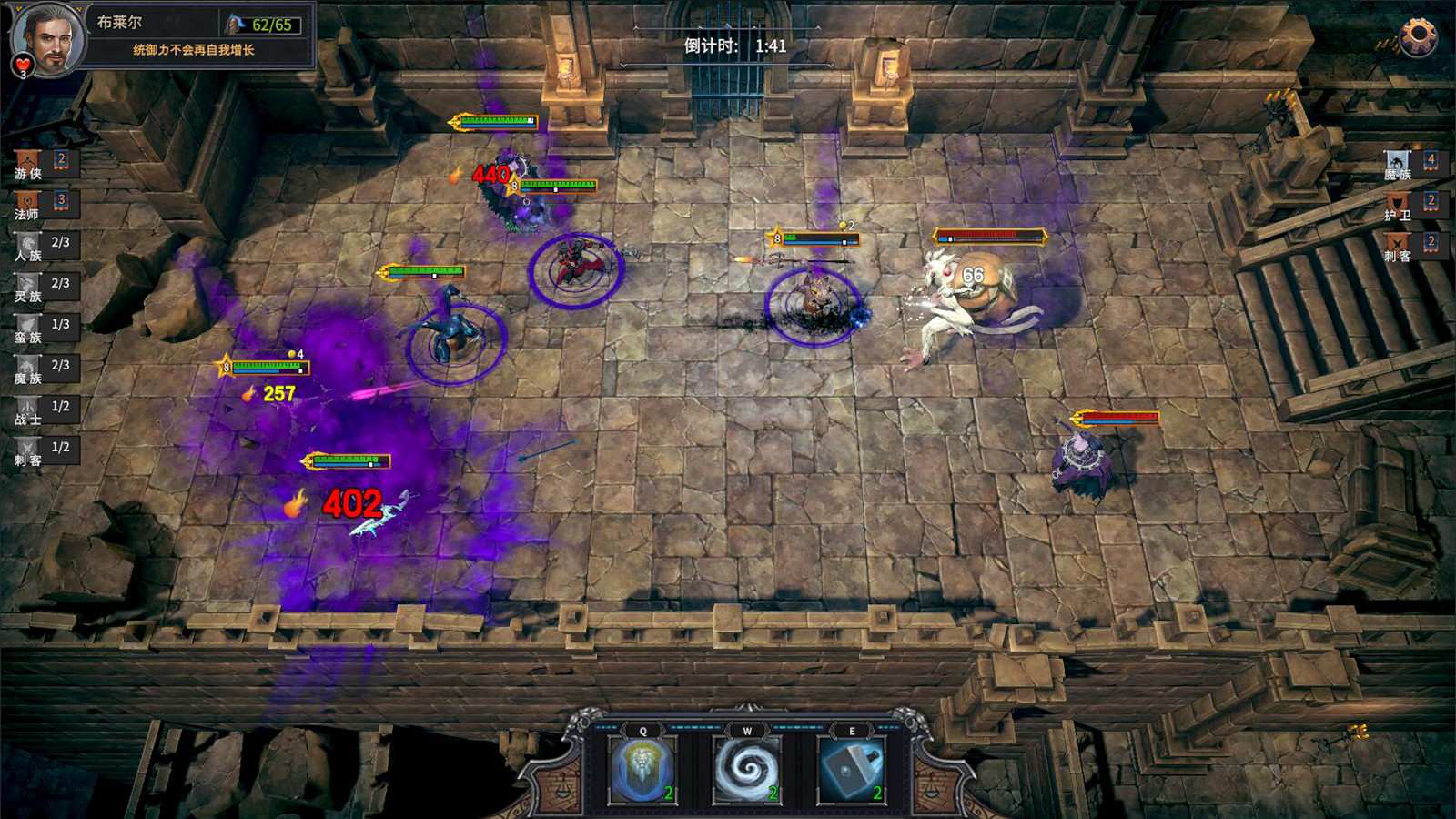1456x819 pixels.
Task: Check the 魔族 synergy showing 2/3
Action: tap(28, 369)
